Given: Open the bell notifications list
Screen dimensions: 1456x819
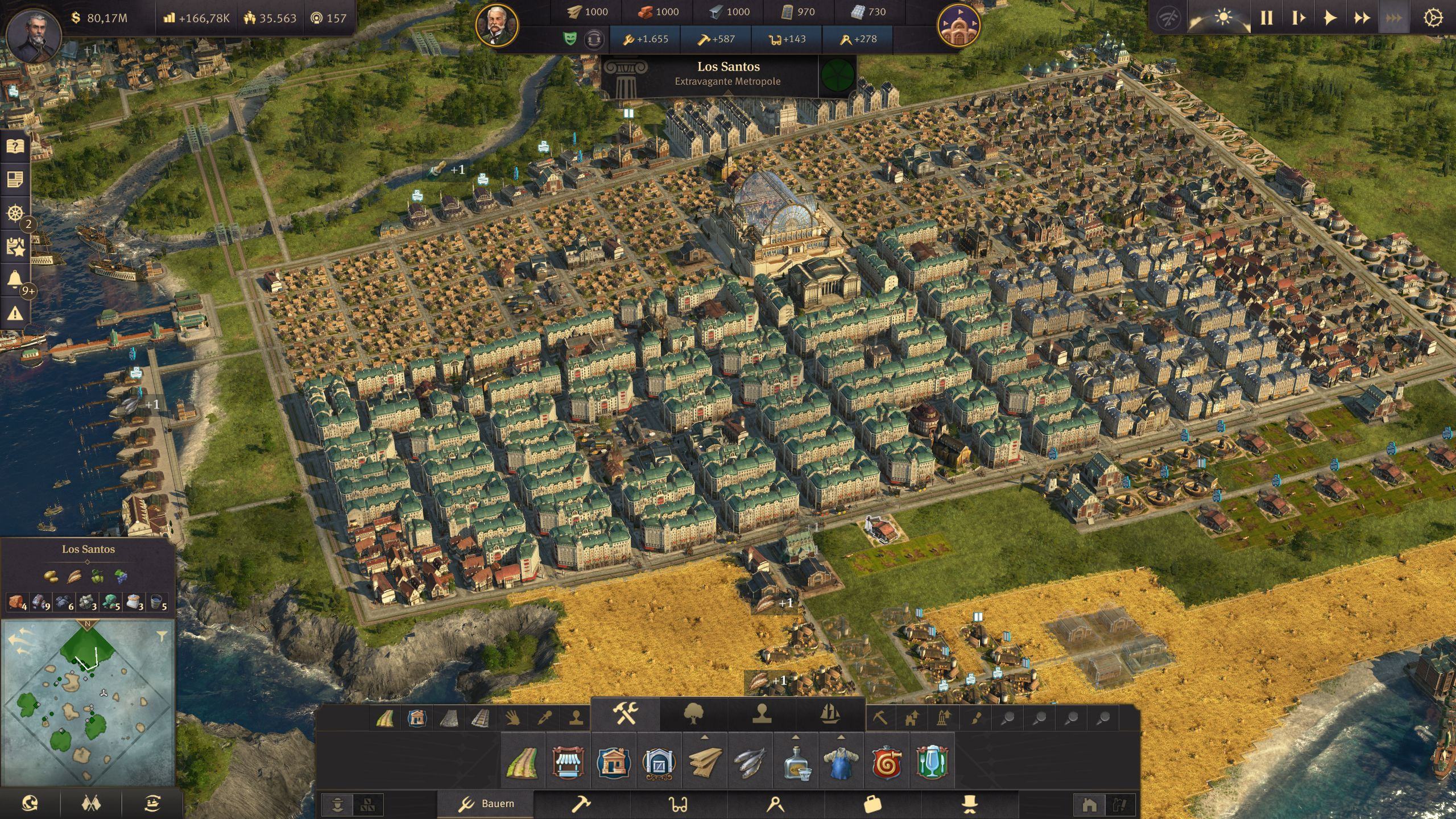Looking at the screenshot, I should (x=15, y=279).
